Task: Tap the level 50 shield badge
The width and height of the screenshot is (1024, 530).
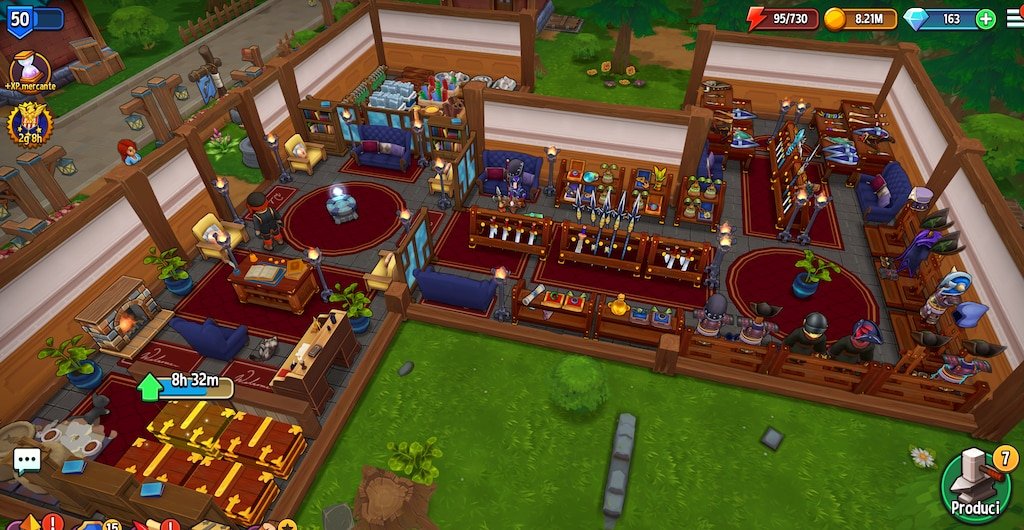Action: tap(20, 19)
